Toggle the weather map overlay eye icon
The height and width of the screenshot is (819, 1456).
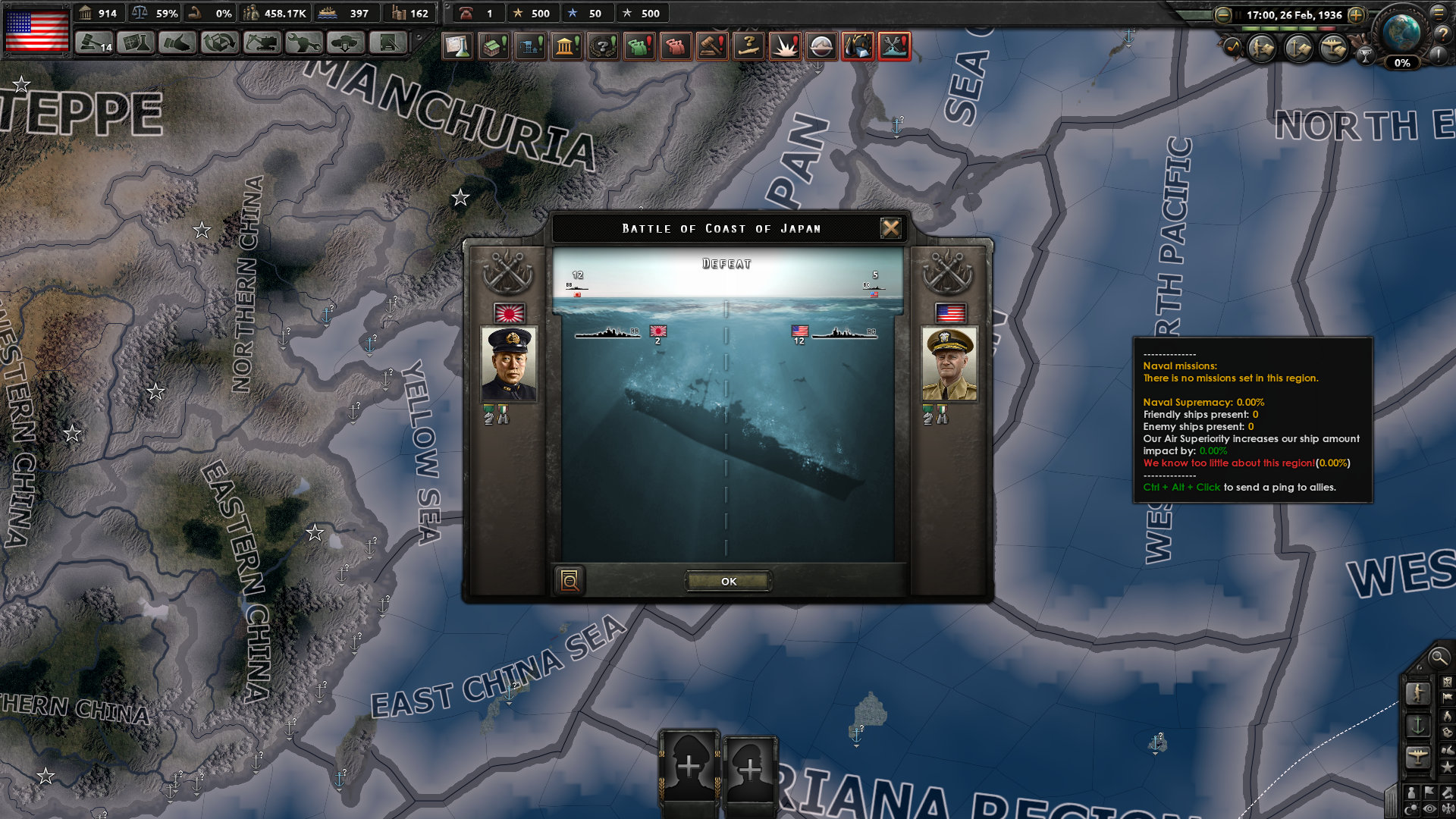pyautogui.click(x=1429, y=809)
